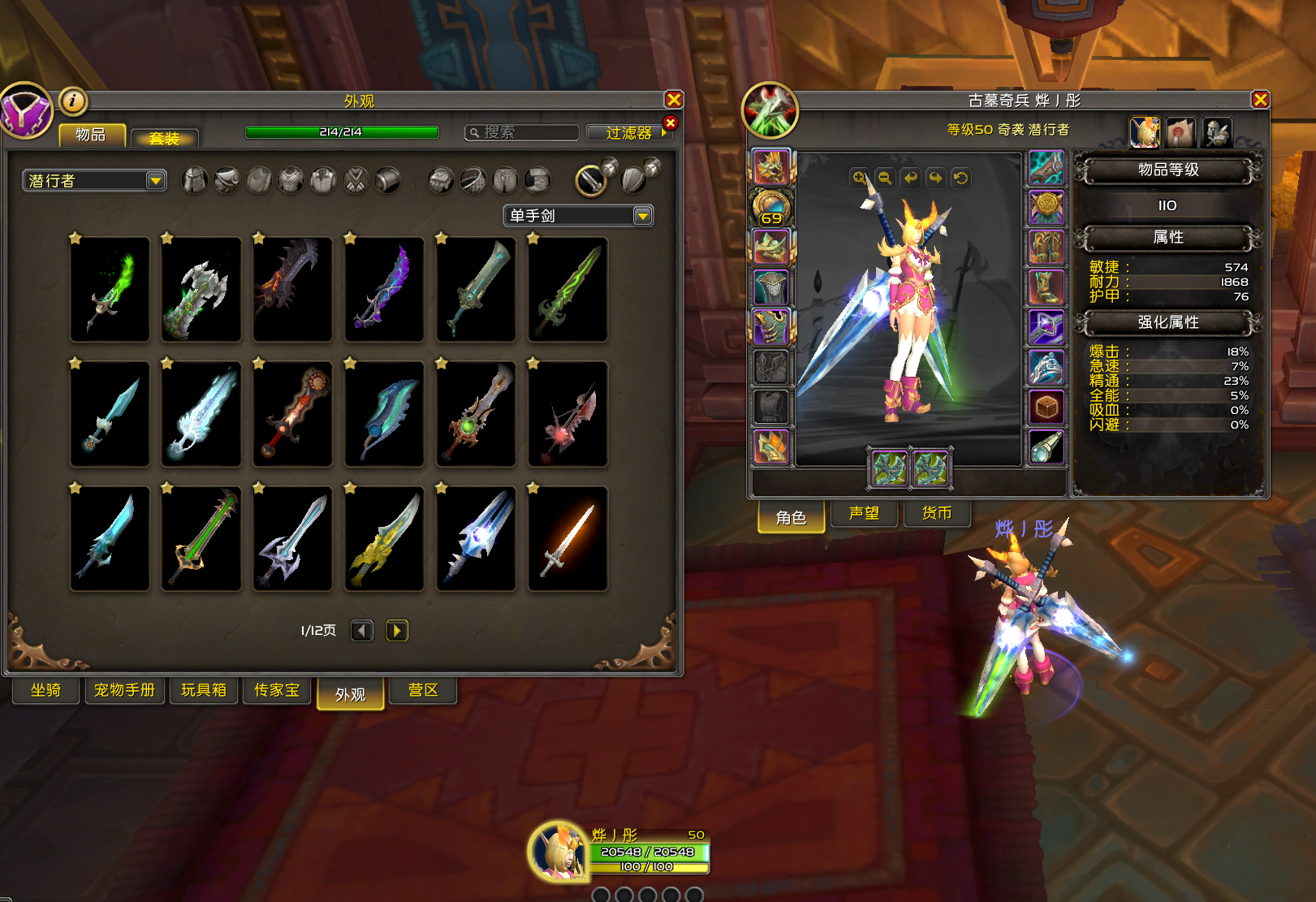The image size is (1316, 902).
Task: Close the character info panel
Action: pyautogui.click(x=1260, y=100)
